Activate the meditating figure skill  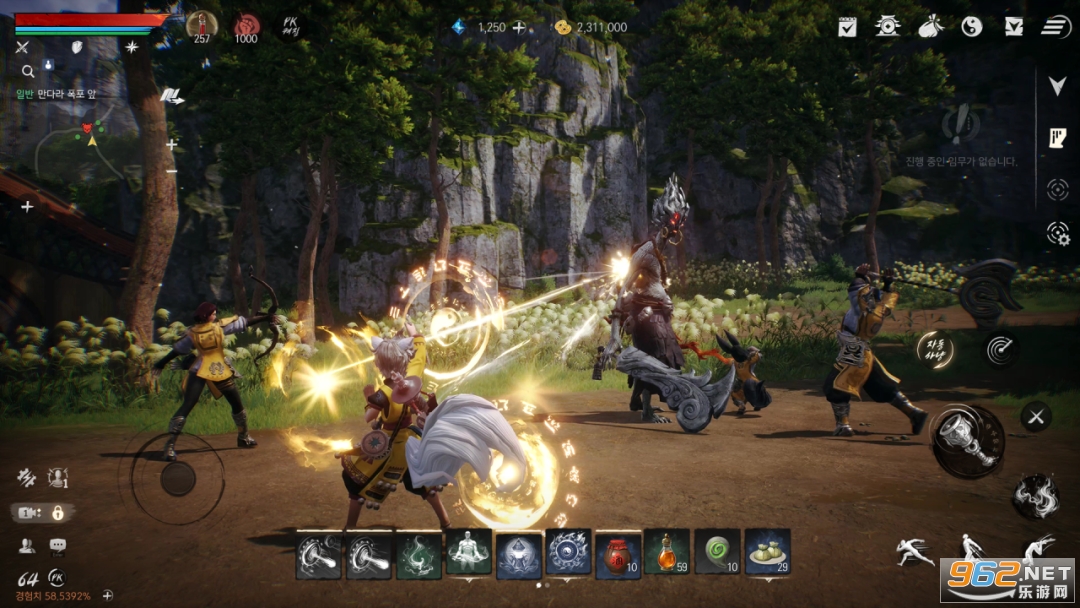469,554
